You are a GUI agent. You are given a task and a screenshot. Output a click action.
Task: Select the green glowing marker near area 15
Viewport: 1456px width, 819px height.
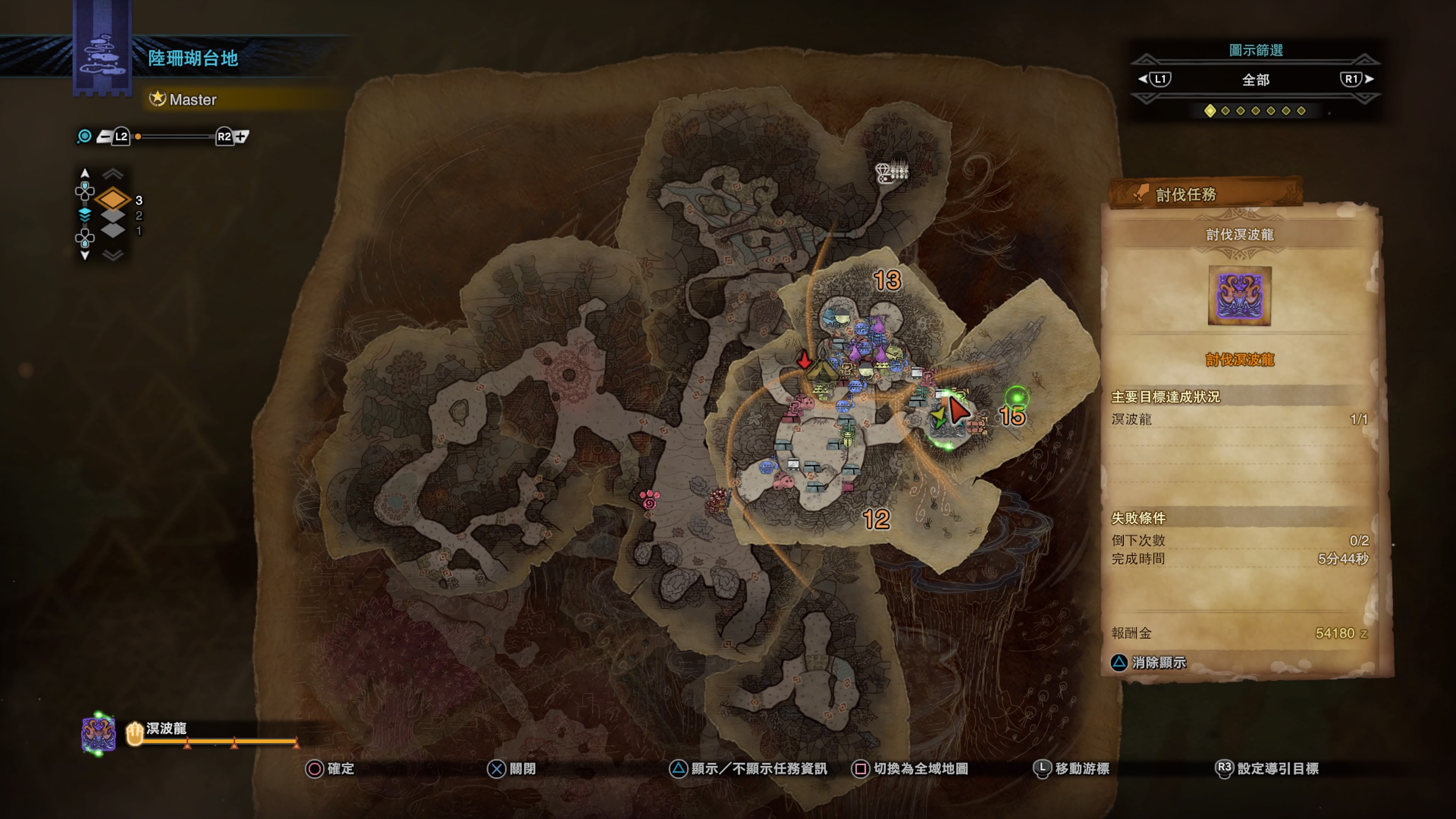point(1017,397)
